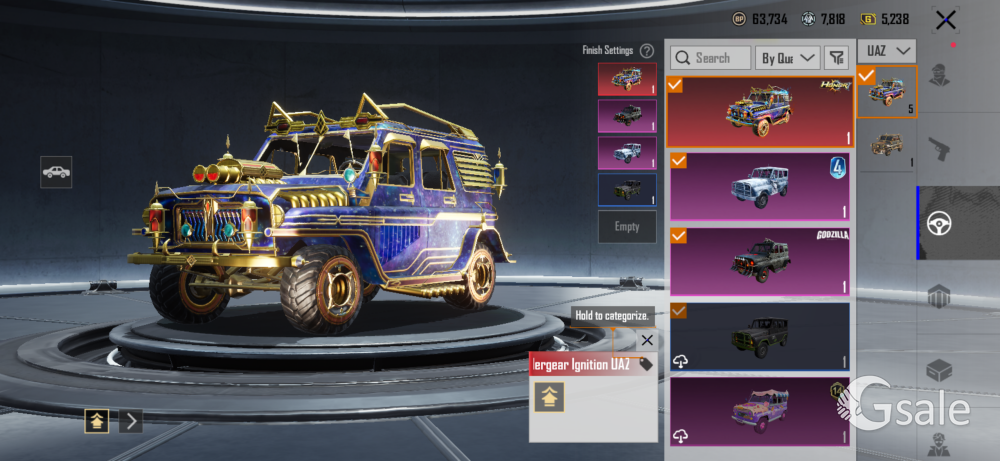The image size is (1000, 461).
Task: Click the car view icon on left
Action: coord(56,171)
